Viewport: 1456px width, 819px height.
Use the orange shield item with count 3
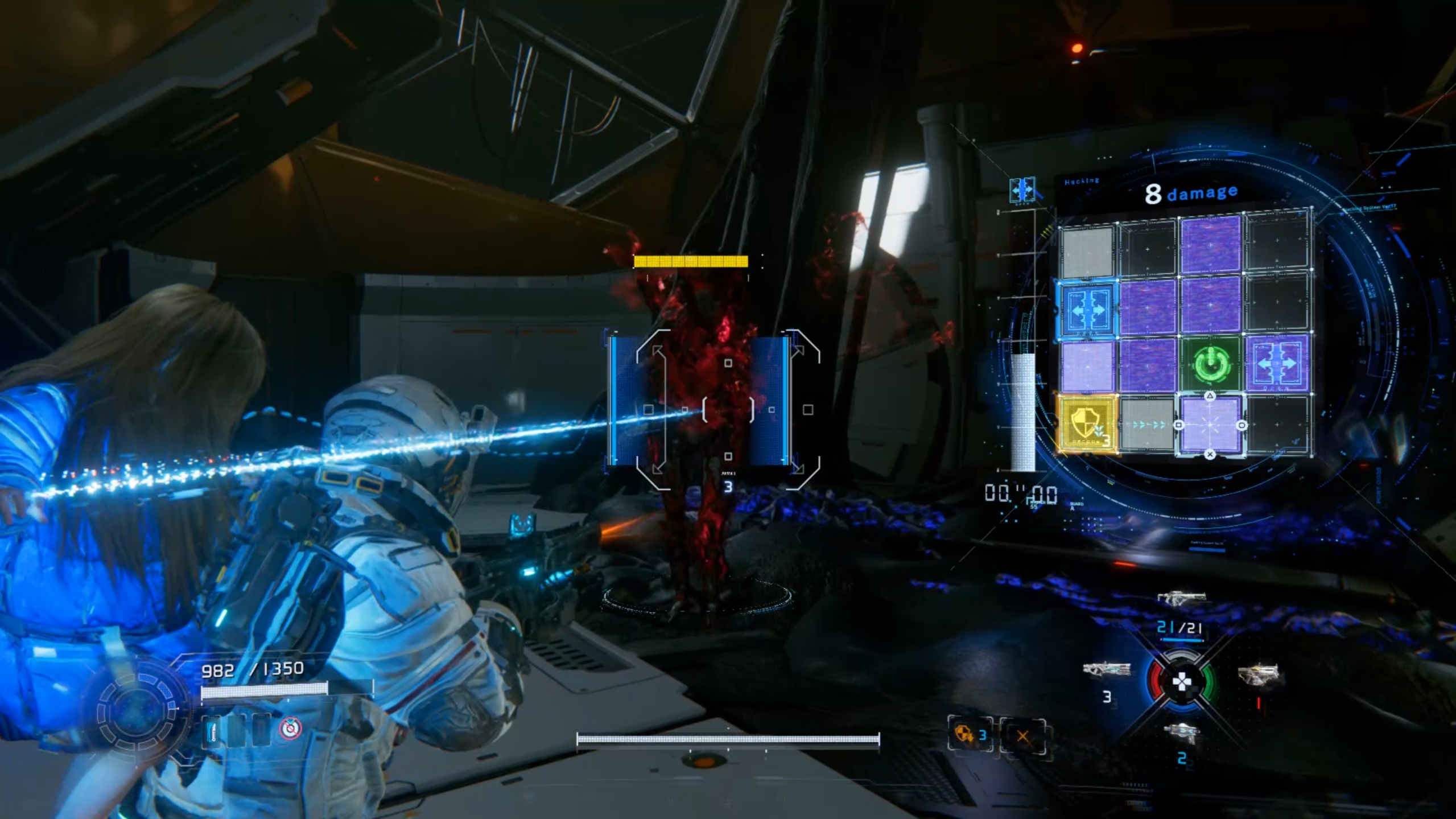pos(970,735)
